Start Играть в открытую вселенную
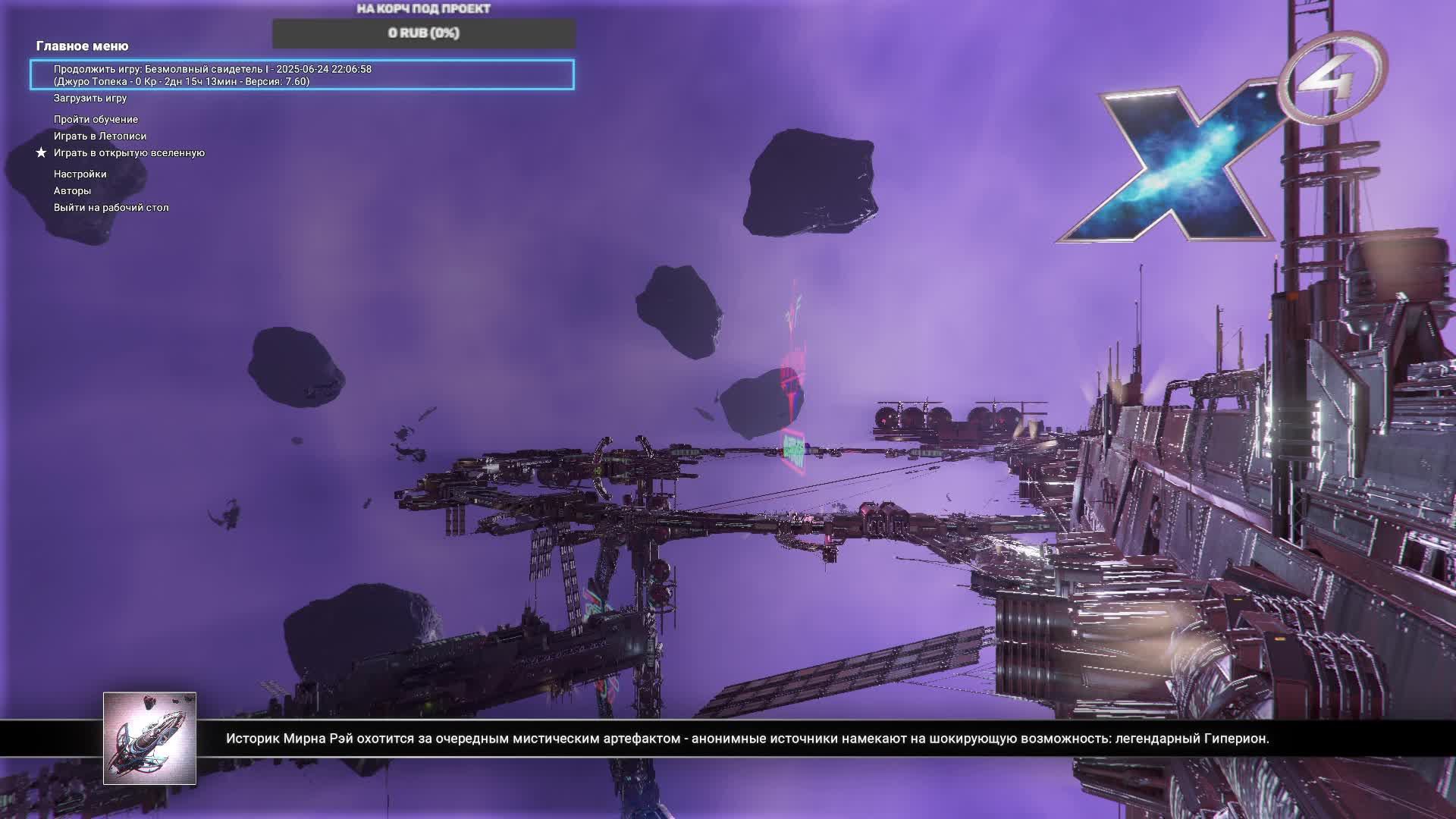 point(129,153)
